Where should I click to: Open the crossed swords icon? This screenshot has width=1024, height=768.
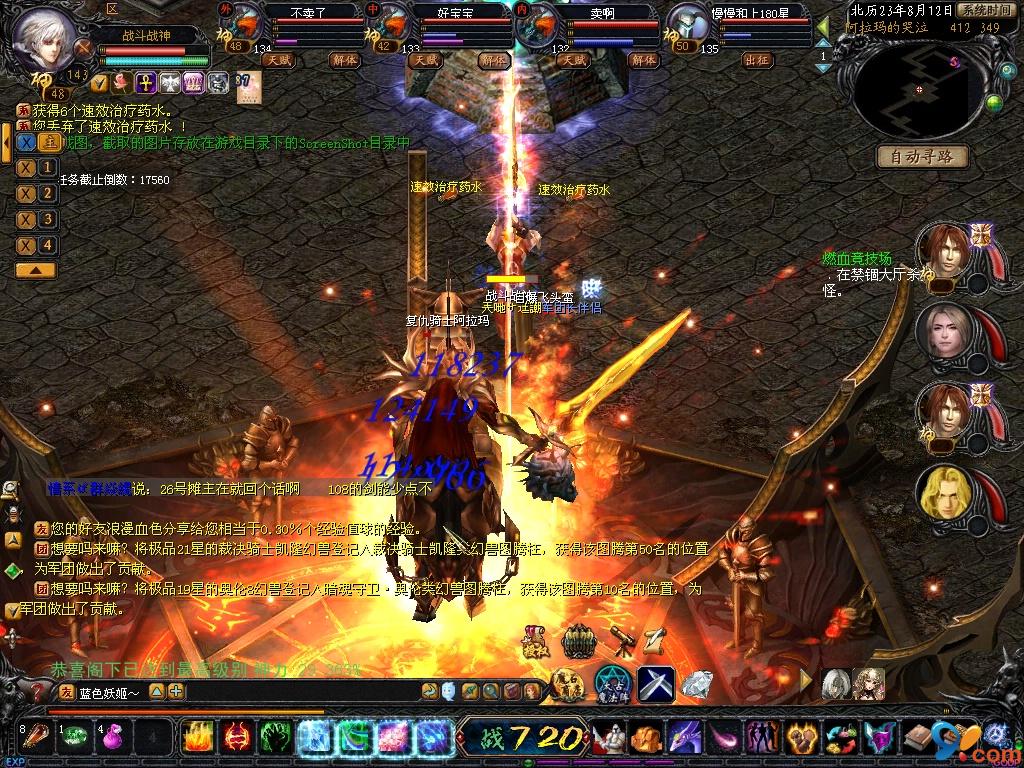(x=655, y=684)
